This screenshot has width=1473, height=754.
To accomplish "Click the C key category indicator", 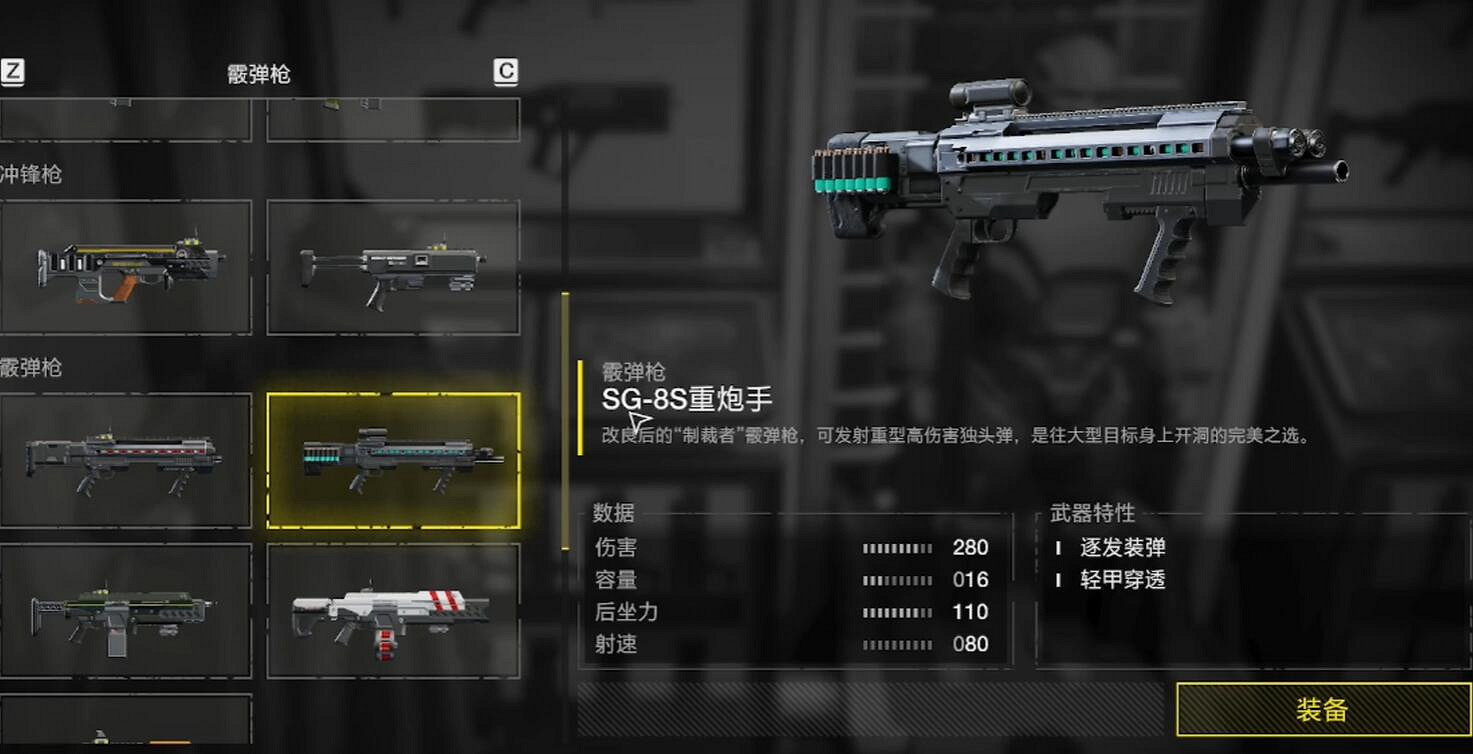I will click(x=508, y=71).
